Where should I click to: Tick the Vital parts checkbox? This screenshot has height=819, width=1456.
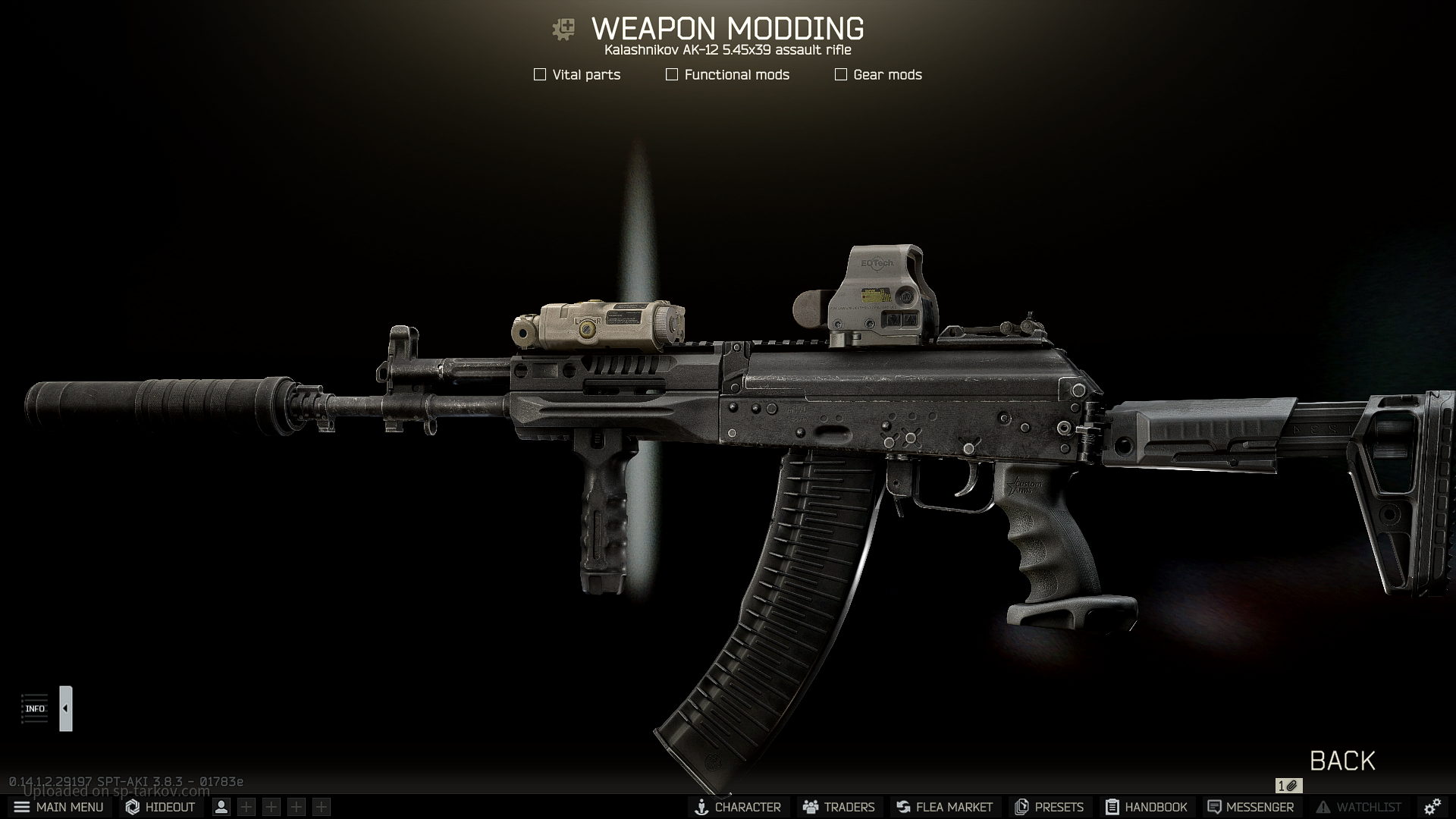[x=540, y=74]
